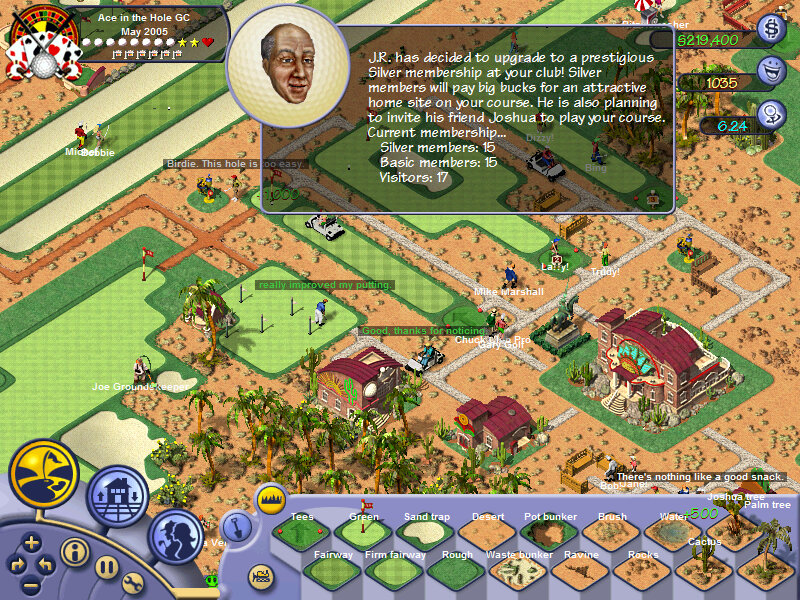Open the information button

click(x=74, y=551)
